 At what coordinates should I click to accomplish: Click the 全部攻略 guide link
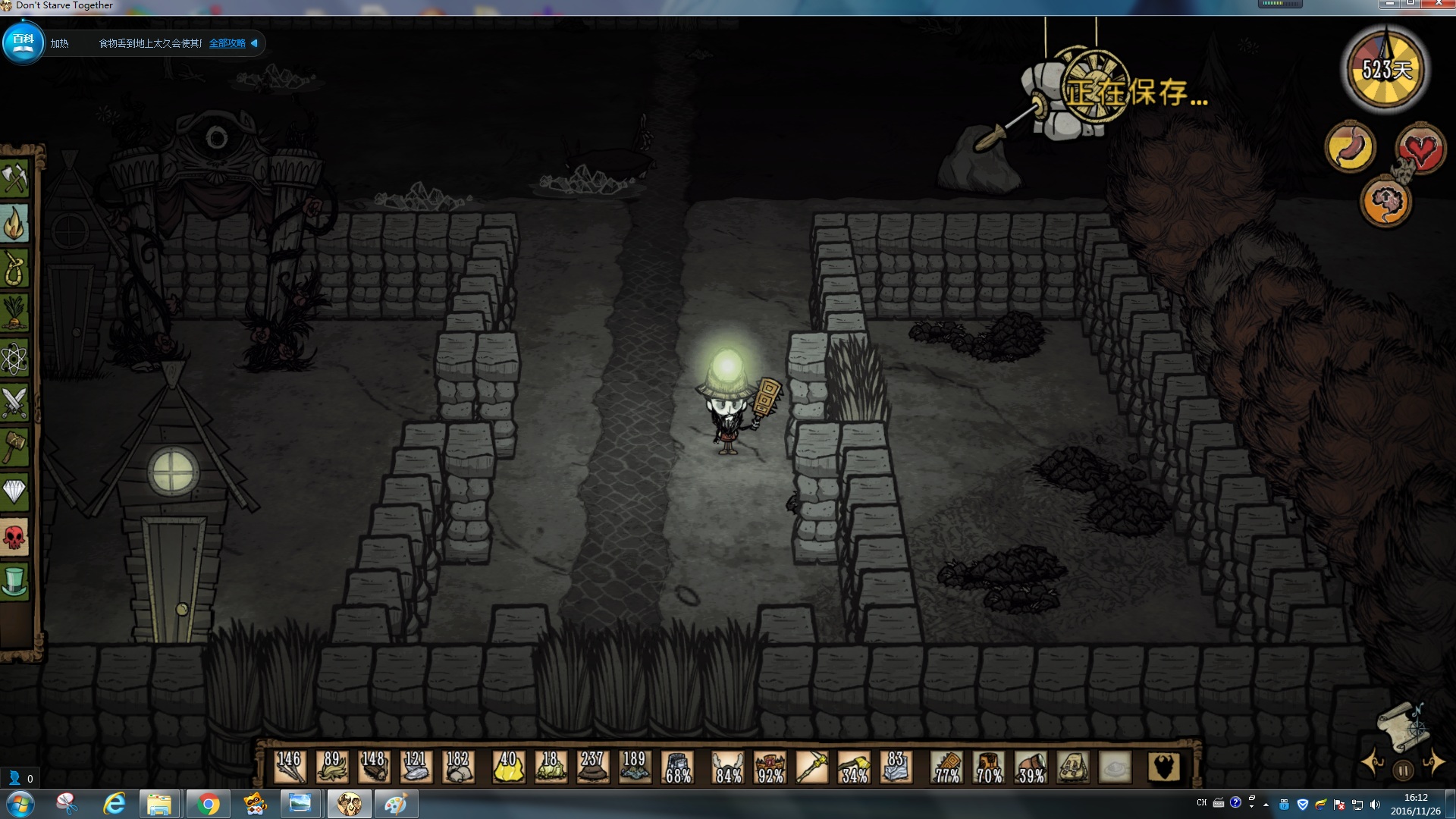coord(227,43)
